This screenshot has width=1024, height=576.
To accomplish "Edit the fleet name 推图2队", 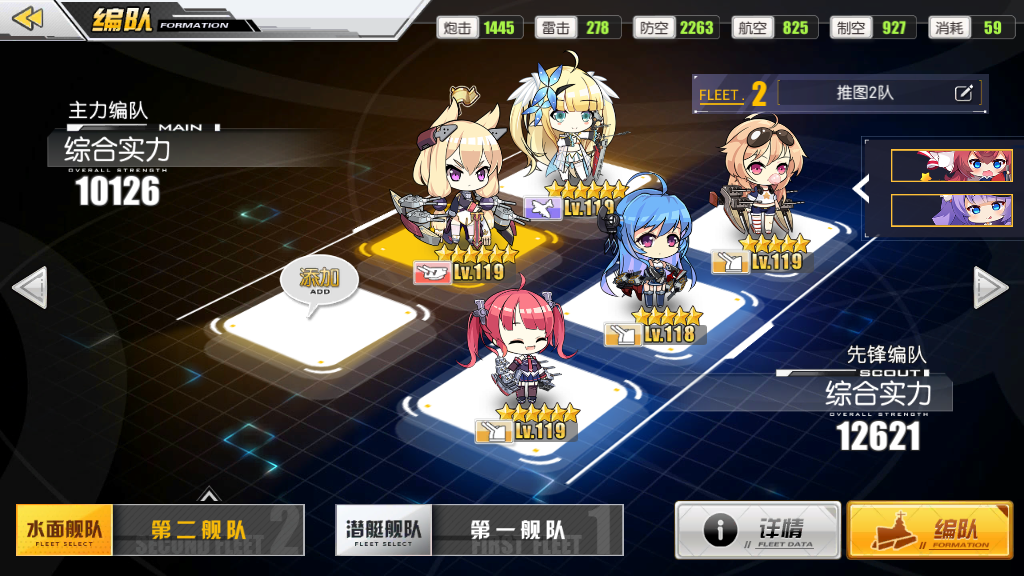I will point(963,93).
